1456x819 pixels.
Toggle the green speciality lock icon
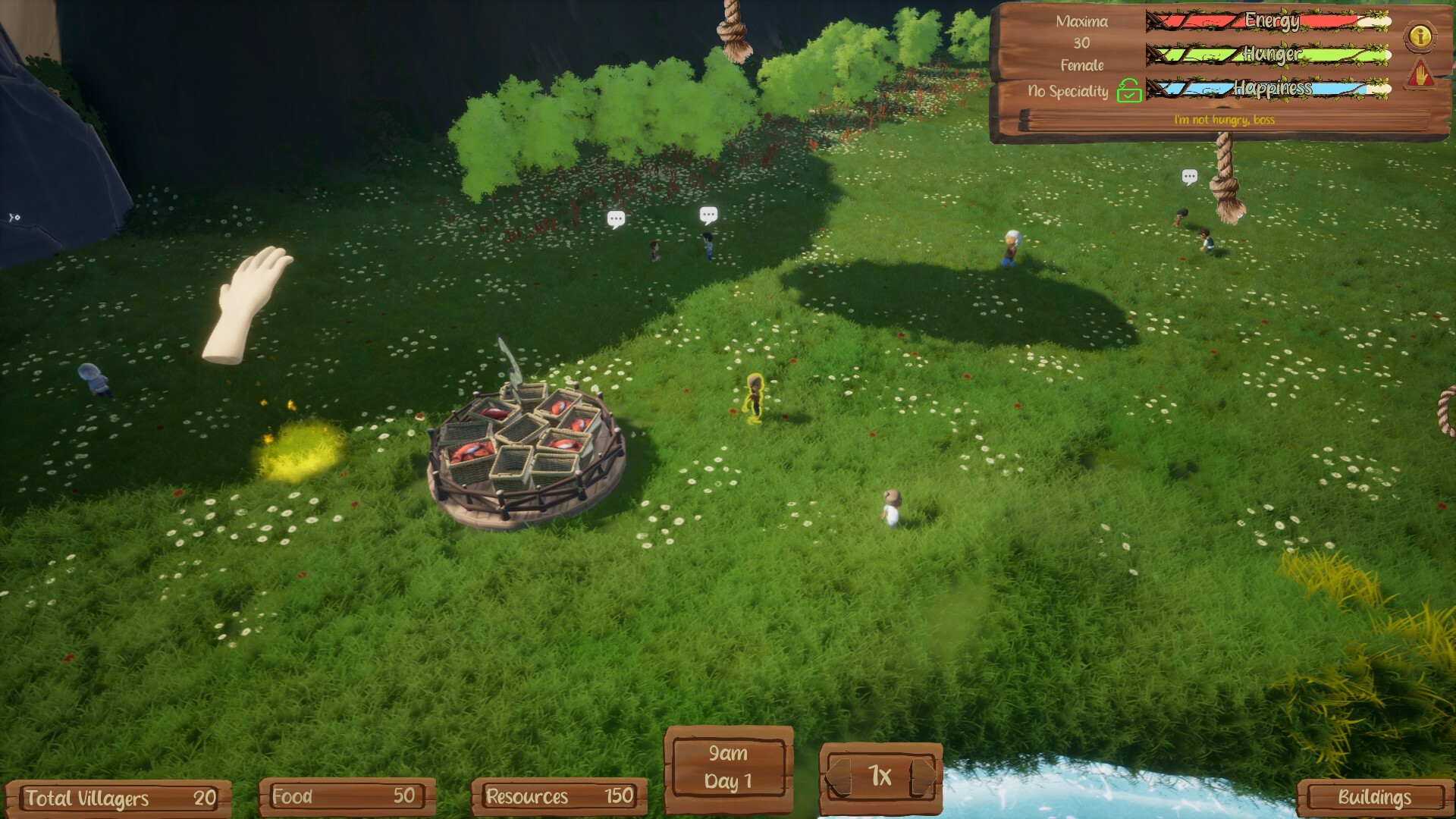(1129, 90)
